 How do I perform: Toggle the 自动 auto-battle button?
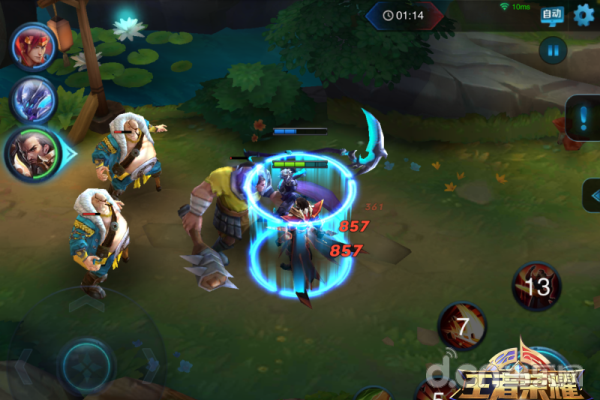point(552,14)
